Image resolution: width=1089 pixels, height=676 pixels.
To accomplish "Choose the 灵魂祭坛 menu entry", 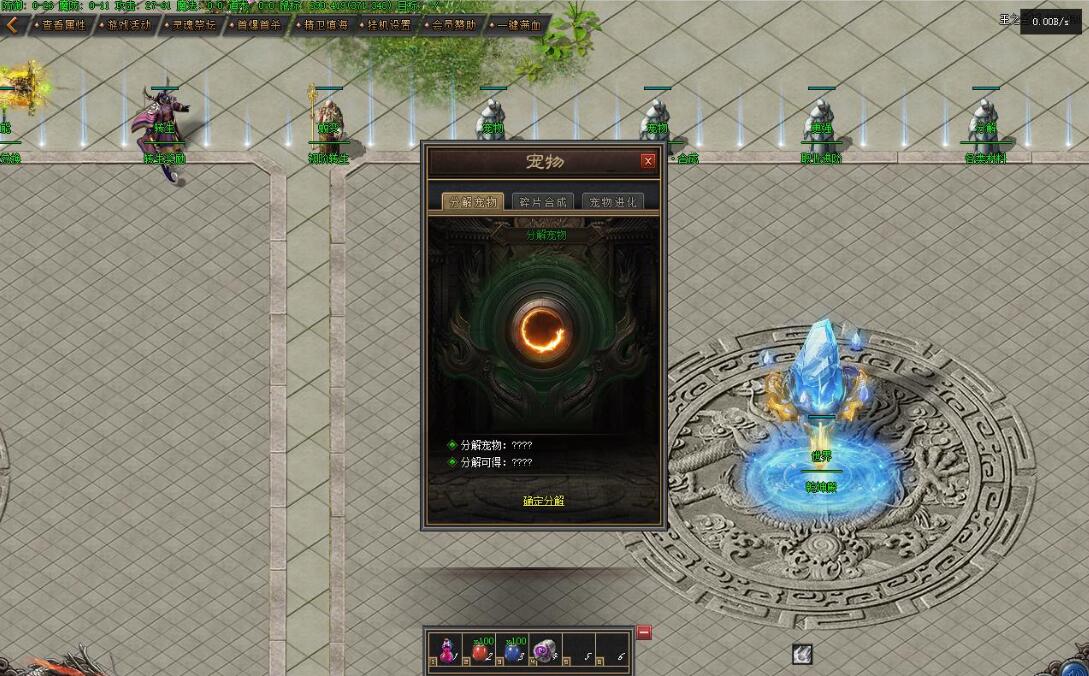I will pyautogui.click(x=191, y=25).
